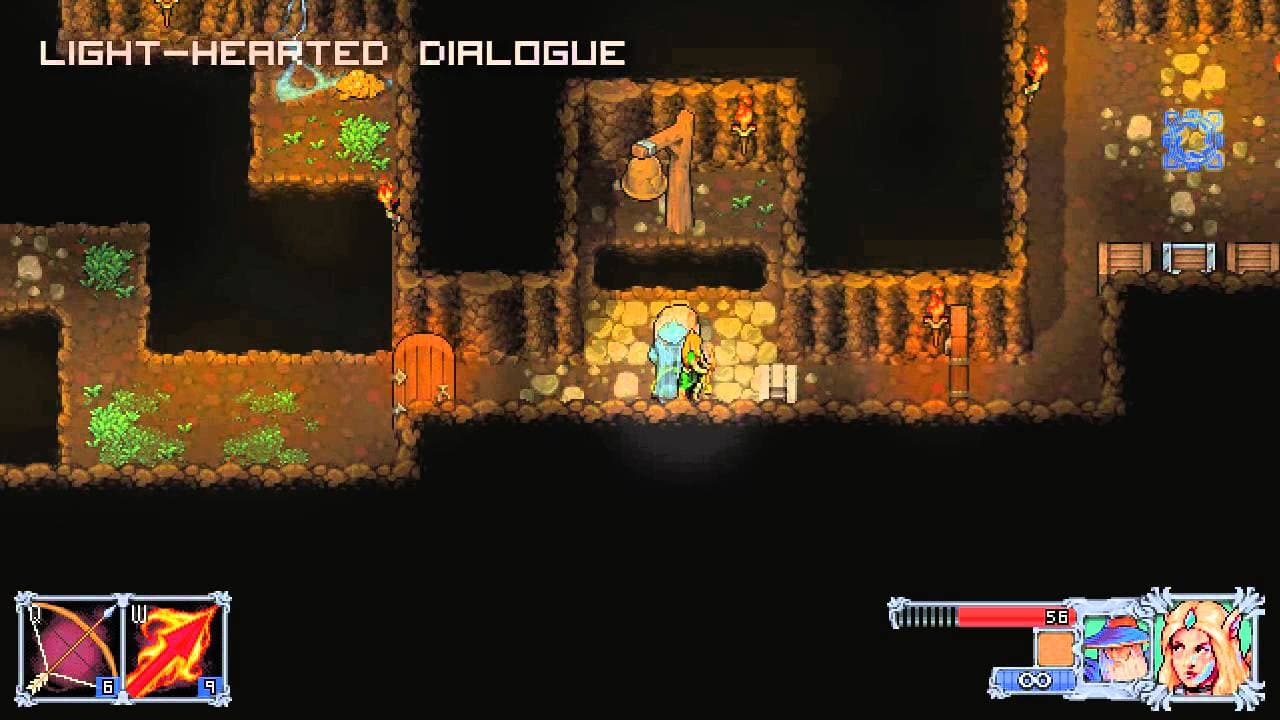
Task: Click the small ladder beside the player
Action: (x=779, y=381)
